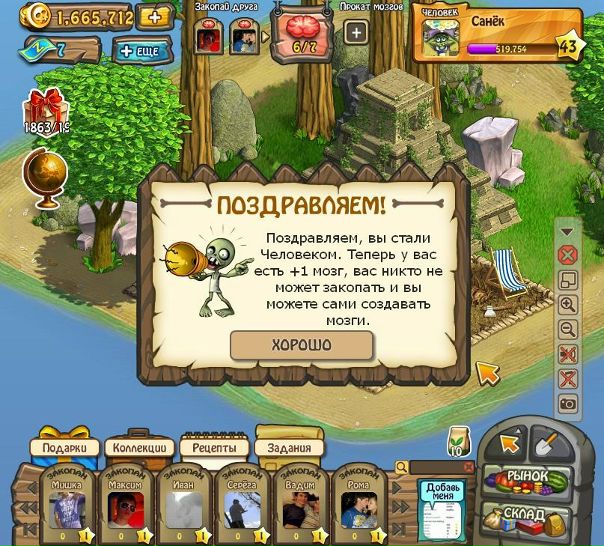This screenshot has height=546, width=604.
Task: Select the shovel tool
Action: point(548,441)
